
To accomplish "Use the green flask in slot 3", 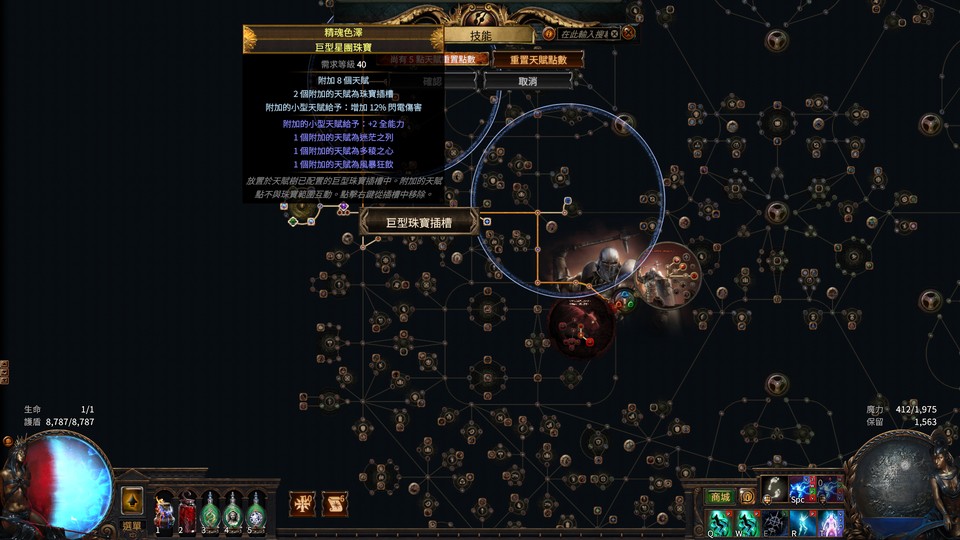I will 210,509.
